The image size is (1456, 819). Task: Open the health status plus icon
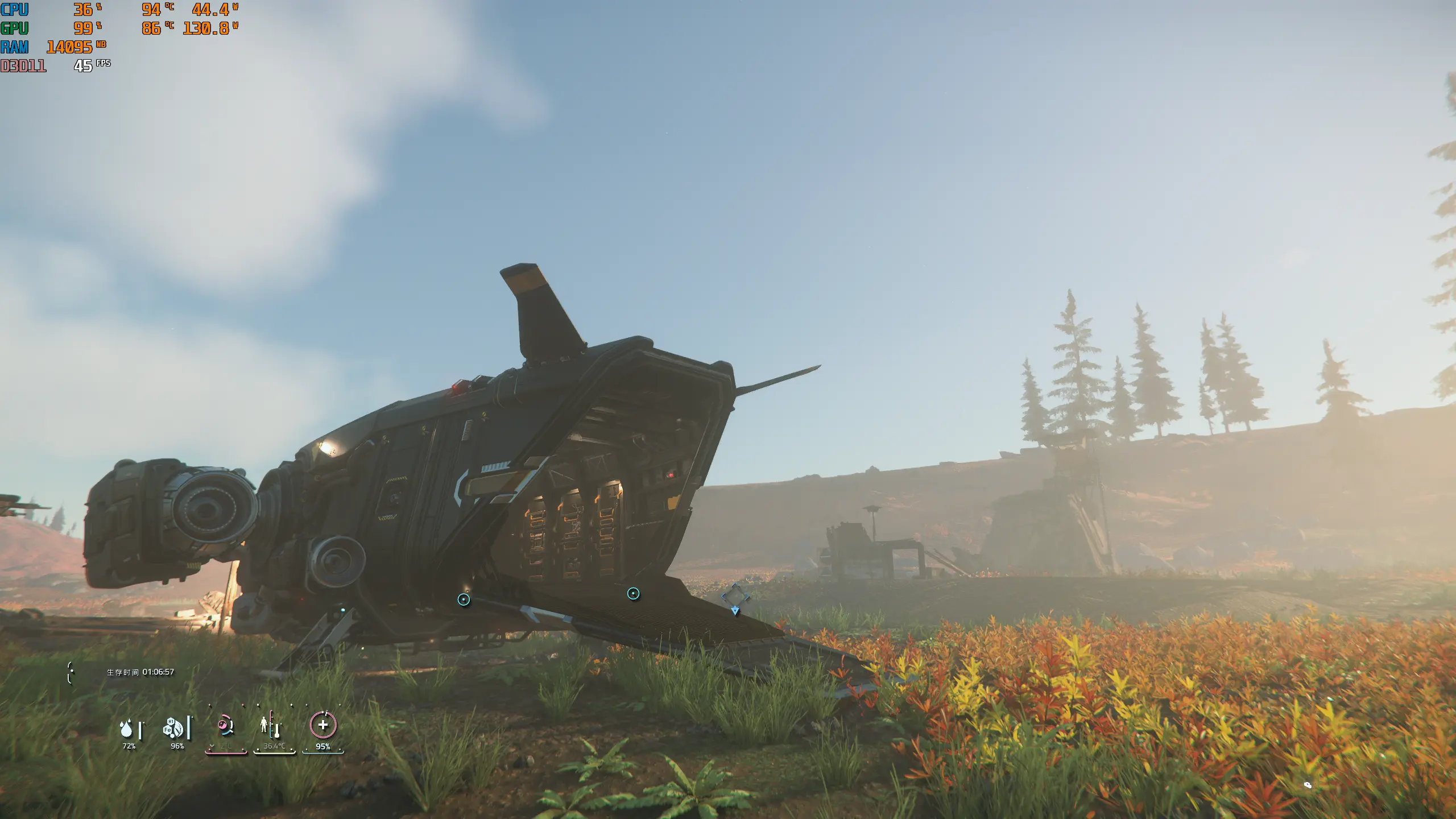pyautogui.click(x=323, y=725)
